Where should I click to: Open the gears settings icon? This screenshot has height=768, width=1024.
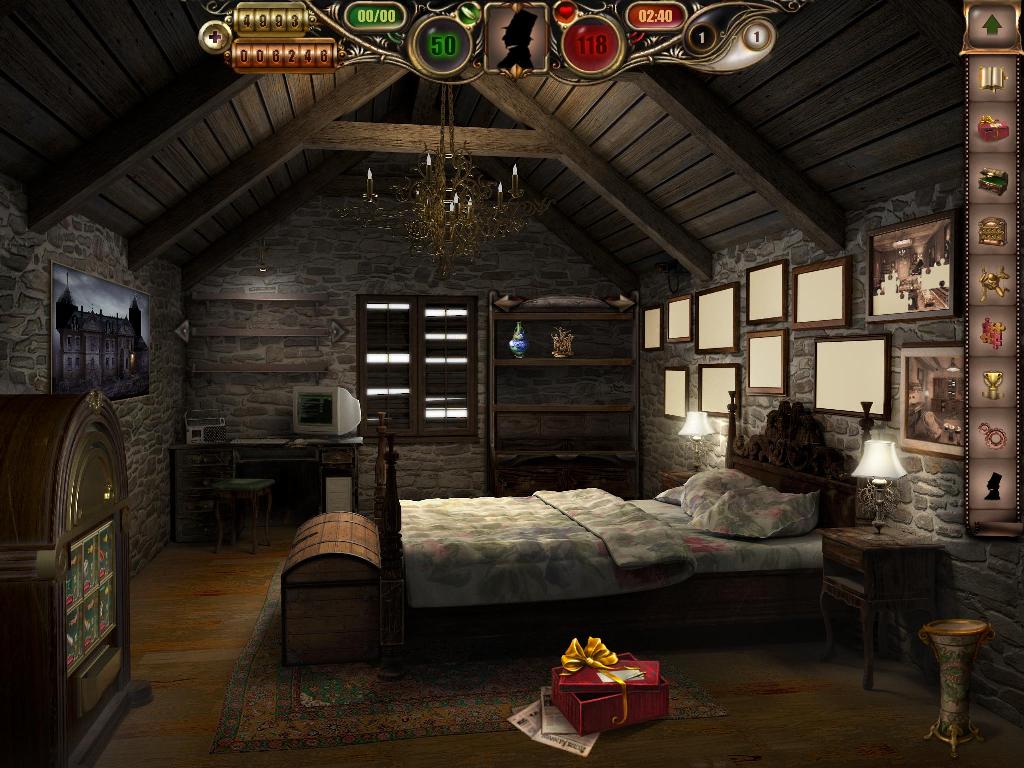coord(992,435)
